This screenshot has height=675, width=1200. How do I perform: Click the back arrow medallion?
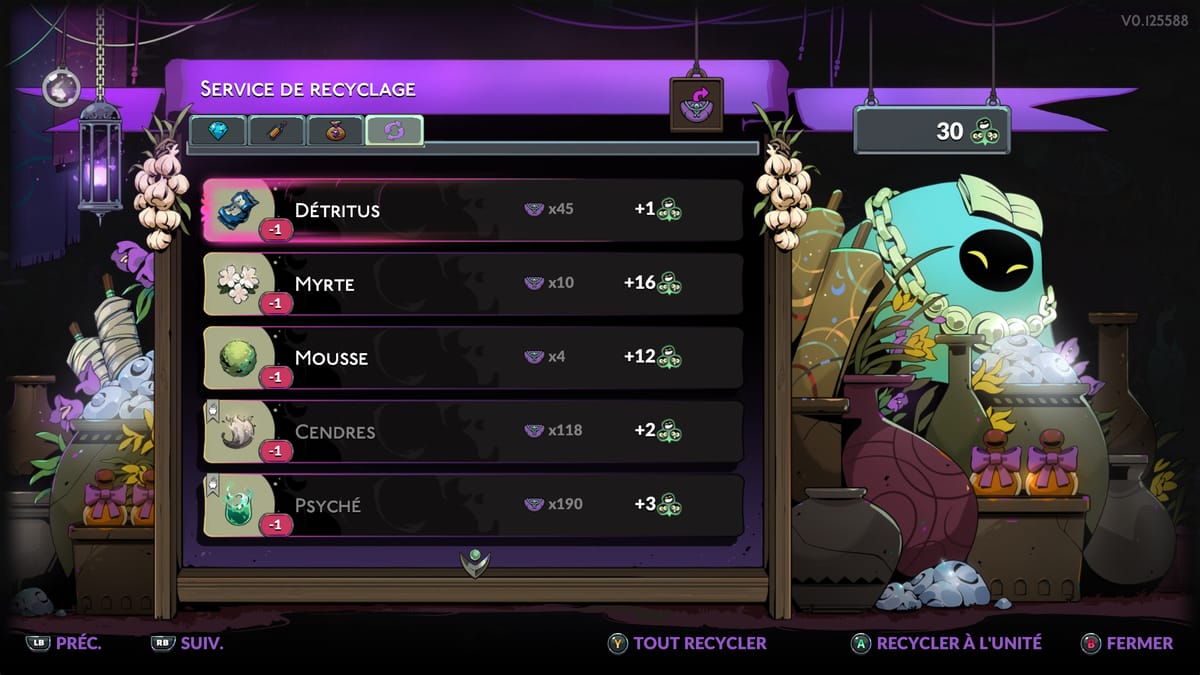[x=61, y=88]
